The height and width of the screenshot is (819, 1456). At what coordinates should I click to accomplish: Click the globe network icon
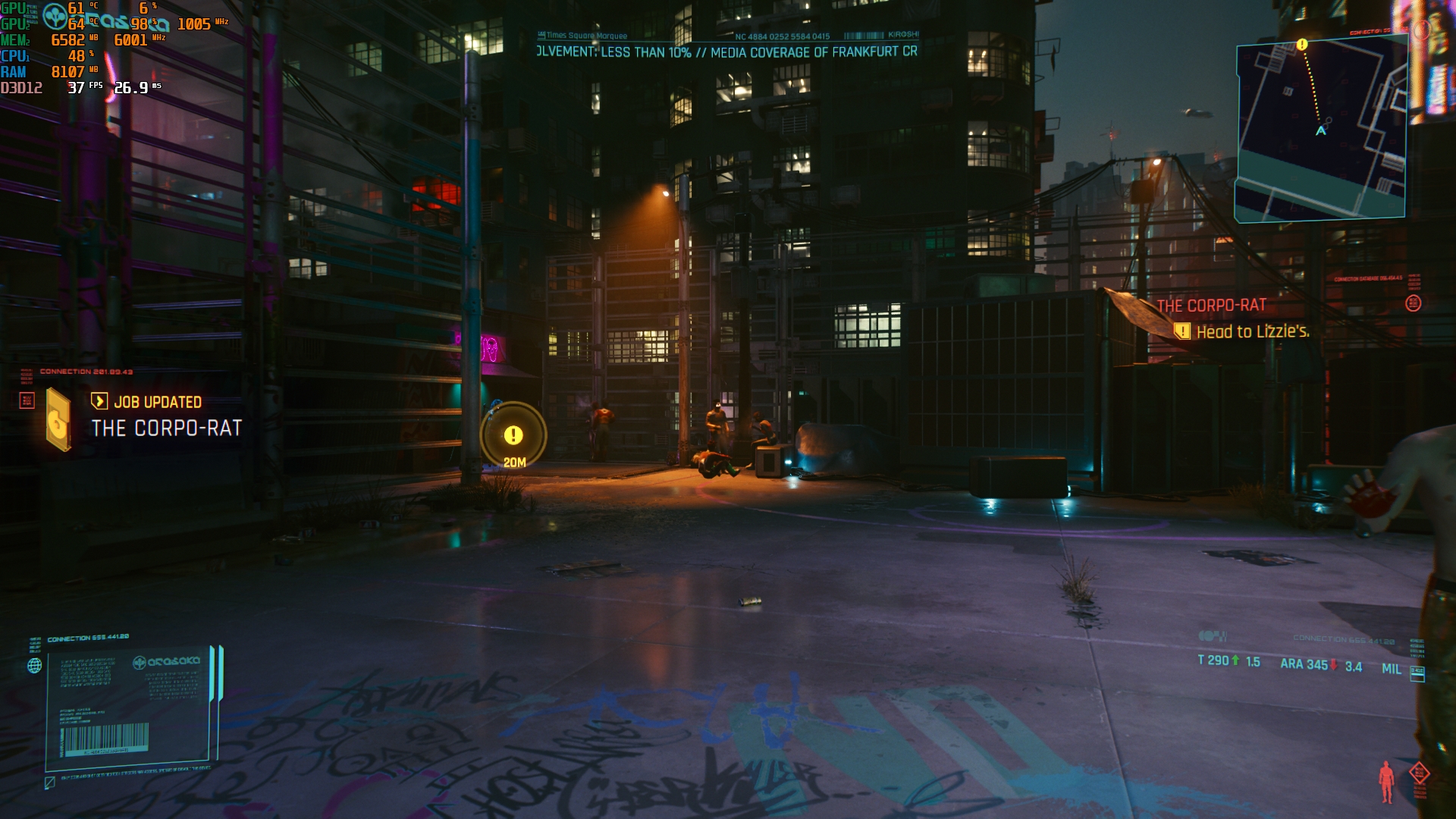pos(35,666)
